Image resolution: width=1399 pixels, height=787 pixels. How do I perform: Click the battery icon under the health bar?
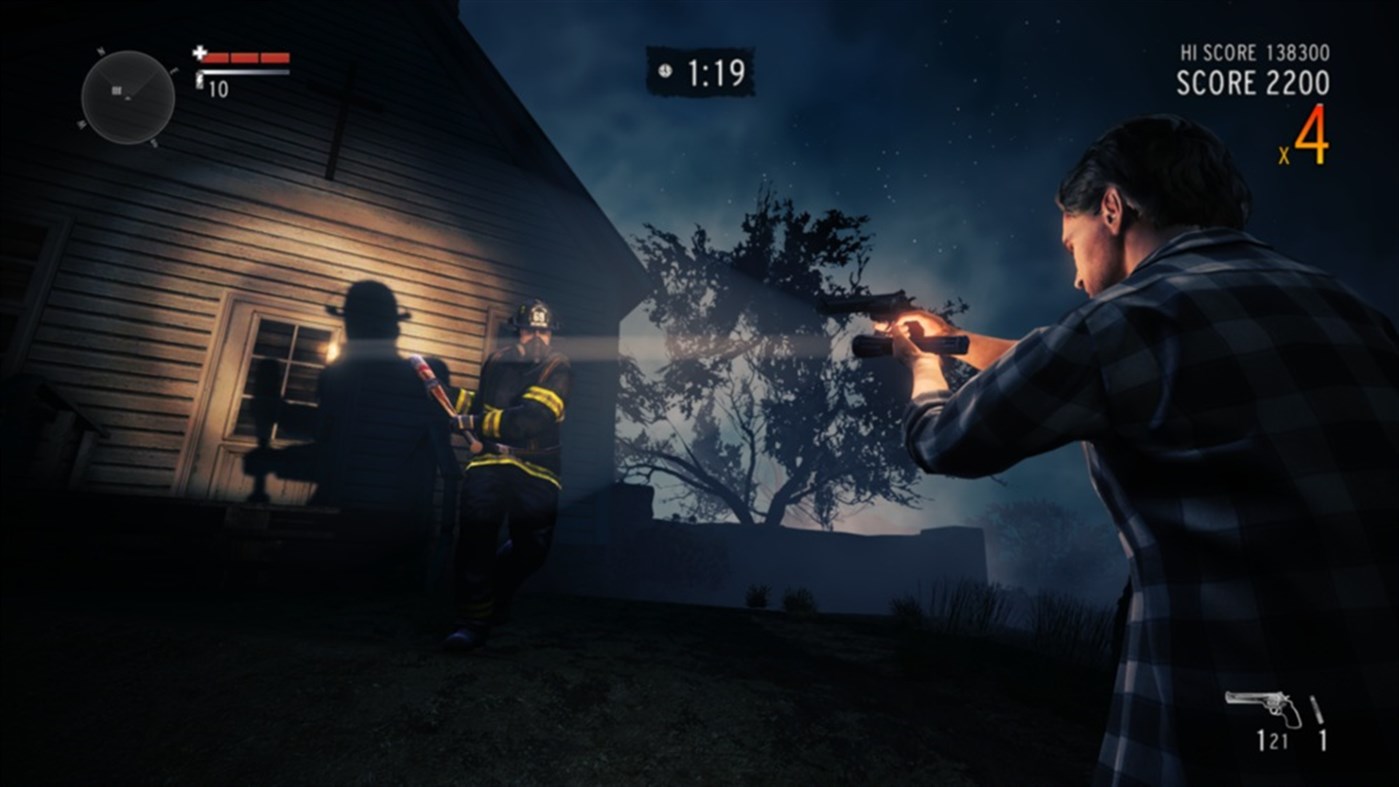pos(200,79)
